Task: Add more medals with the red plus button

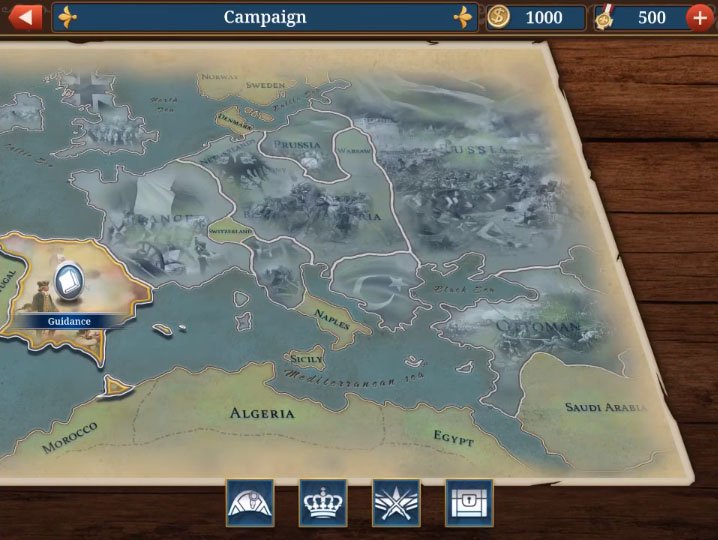Action: (x=699, y=18)
